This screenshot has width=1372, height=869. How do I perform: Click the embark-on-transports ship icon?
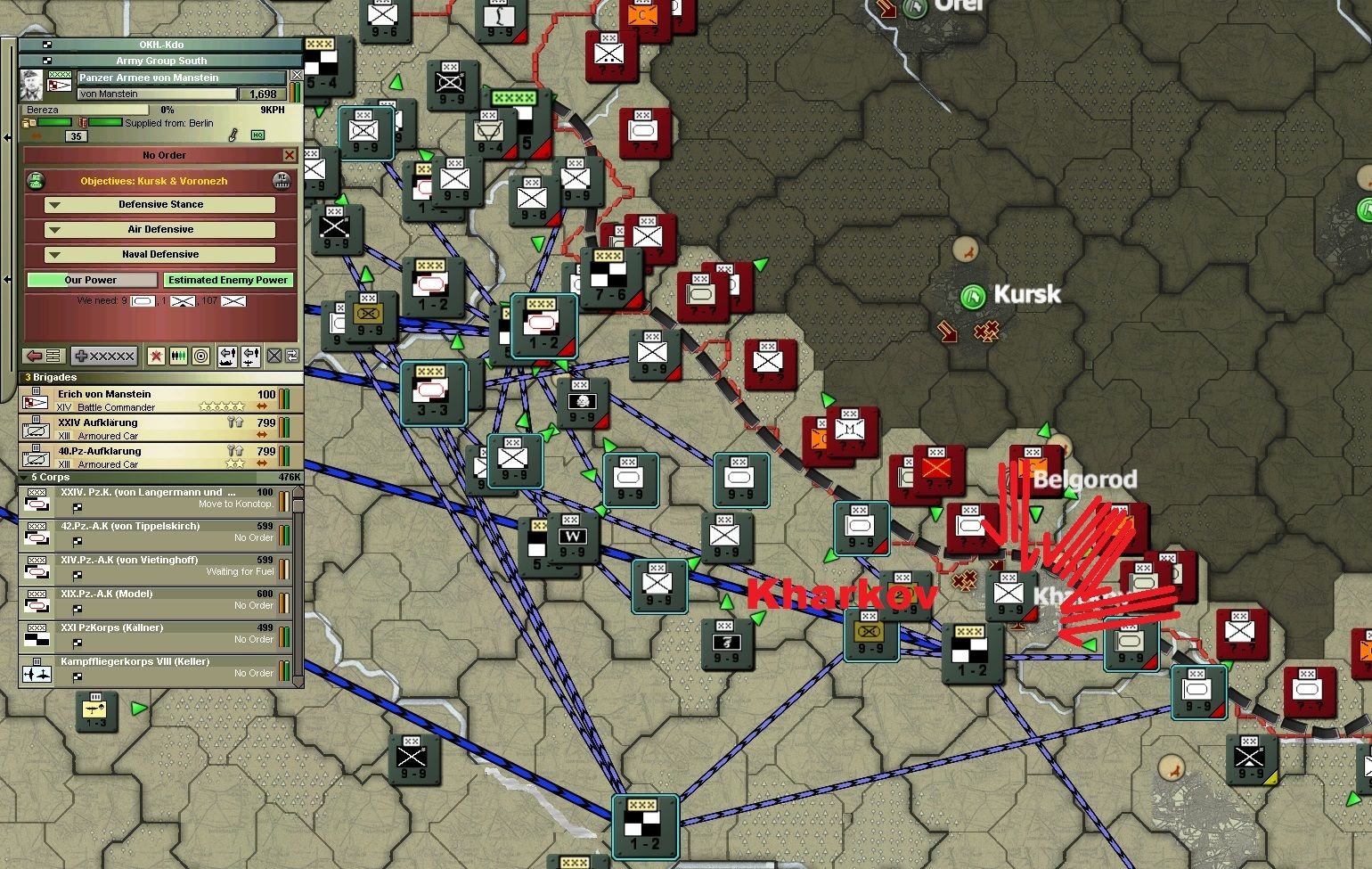(x=227, y=357)
